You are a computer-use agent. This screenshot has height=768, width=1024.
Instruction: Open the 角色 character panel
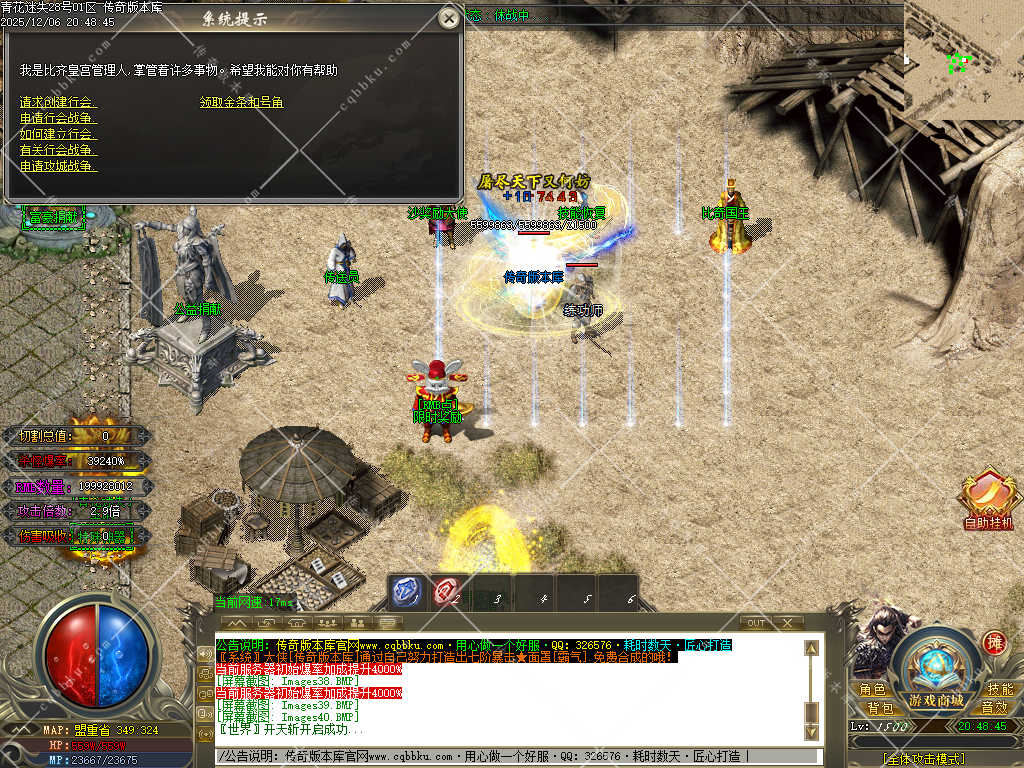pyautogui.click(x=873, y=690)
